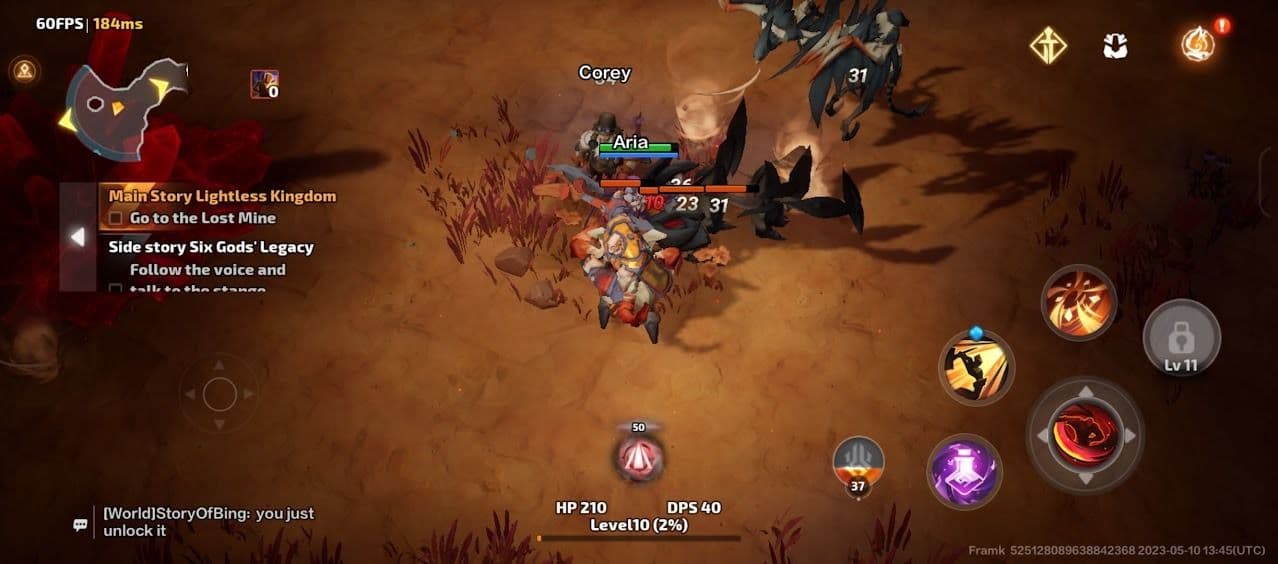Open the flame icon with red alert badge
Screen dimensions: 1278x564
point(1197,44)
